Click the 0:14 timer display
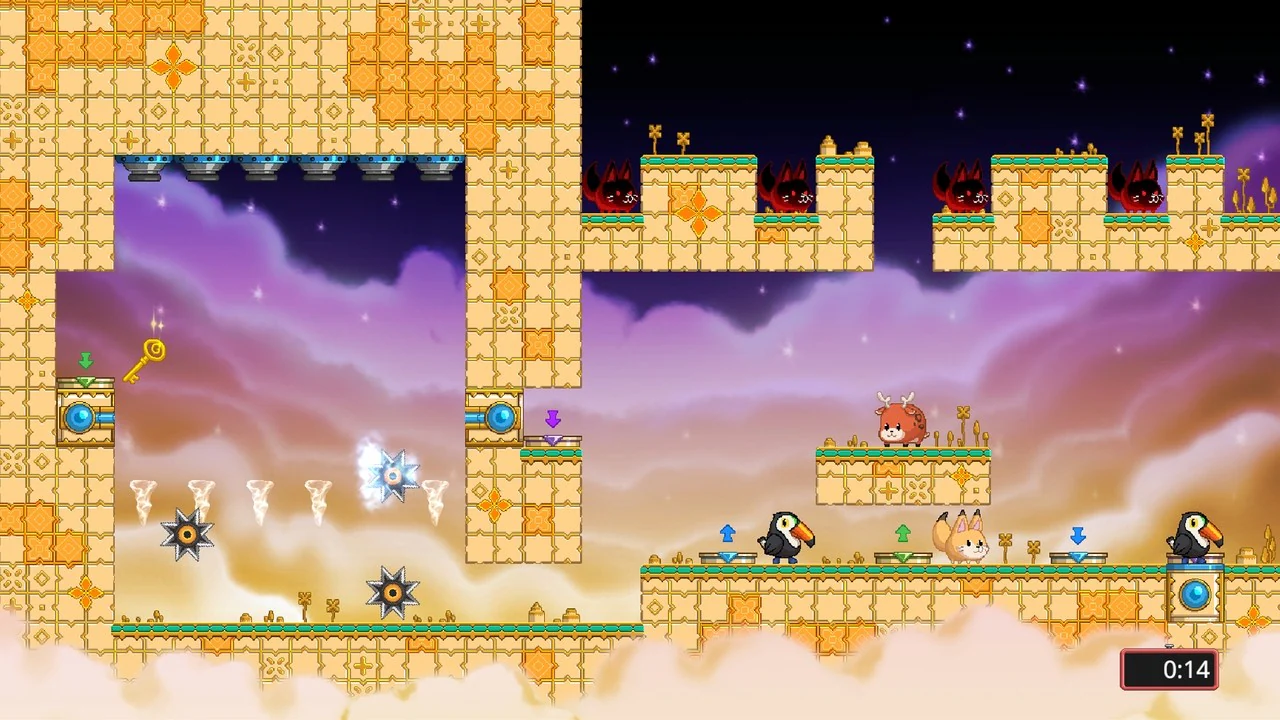Image resolution: width=1280 pixels, height=720 pixels. tap(1169, 670)
